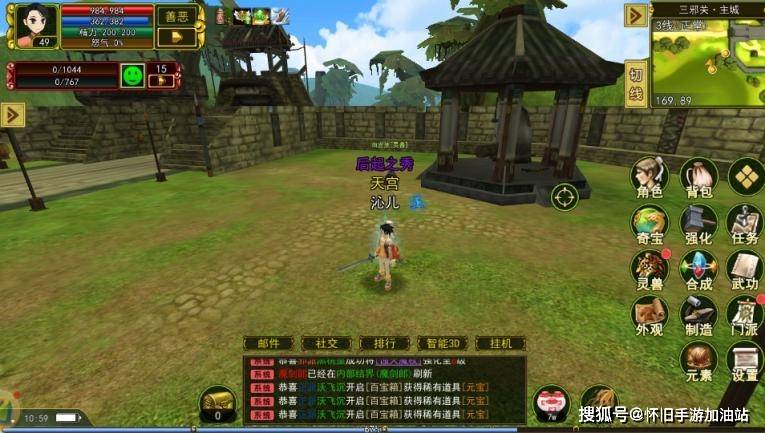This screenshot has width=765, height=433.
Task: Toggle the 挂机 auto-battle button
Action: [501, 343]
